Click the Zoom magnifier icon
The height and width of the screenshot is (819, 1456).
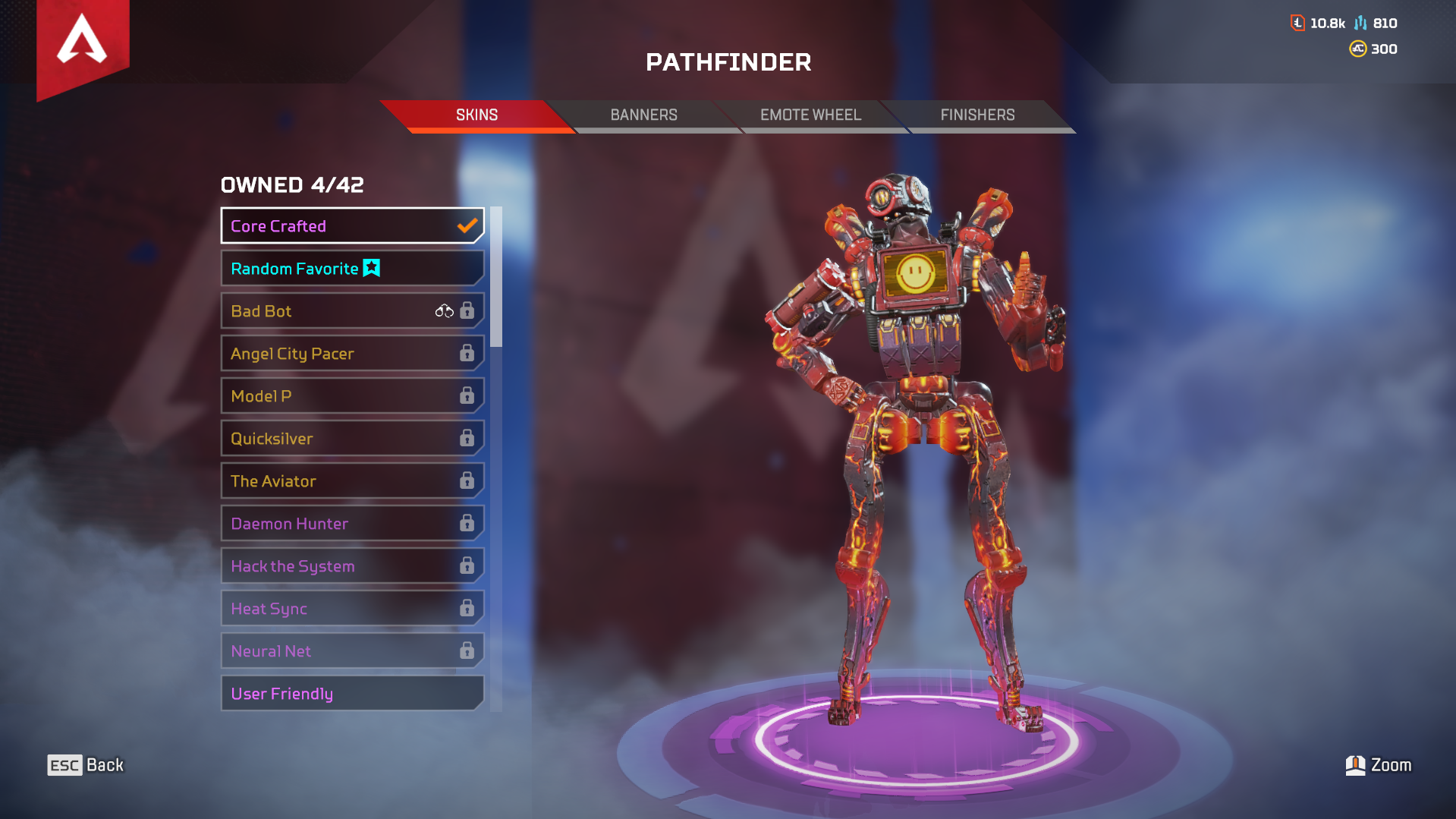[1355, 765]
